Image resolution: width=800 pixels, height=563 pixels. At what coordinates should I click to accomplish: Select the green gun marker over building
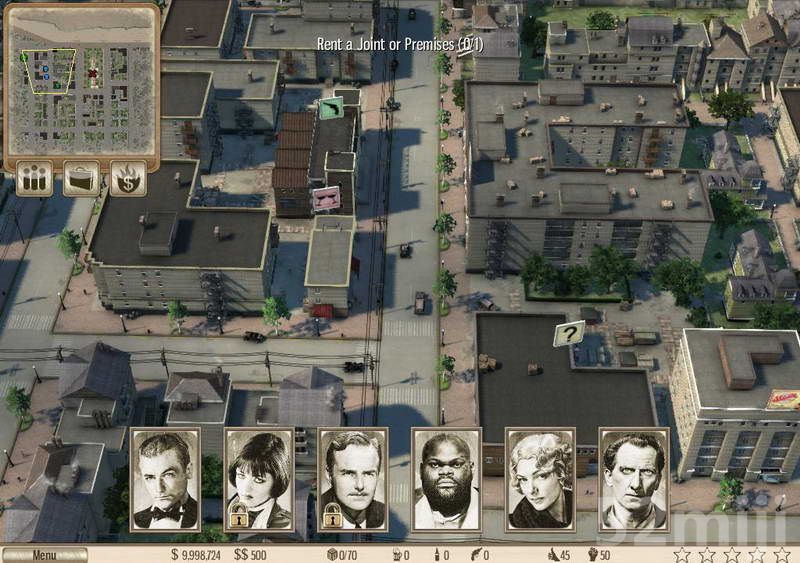coord(331,107)
